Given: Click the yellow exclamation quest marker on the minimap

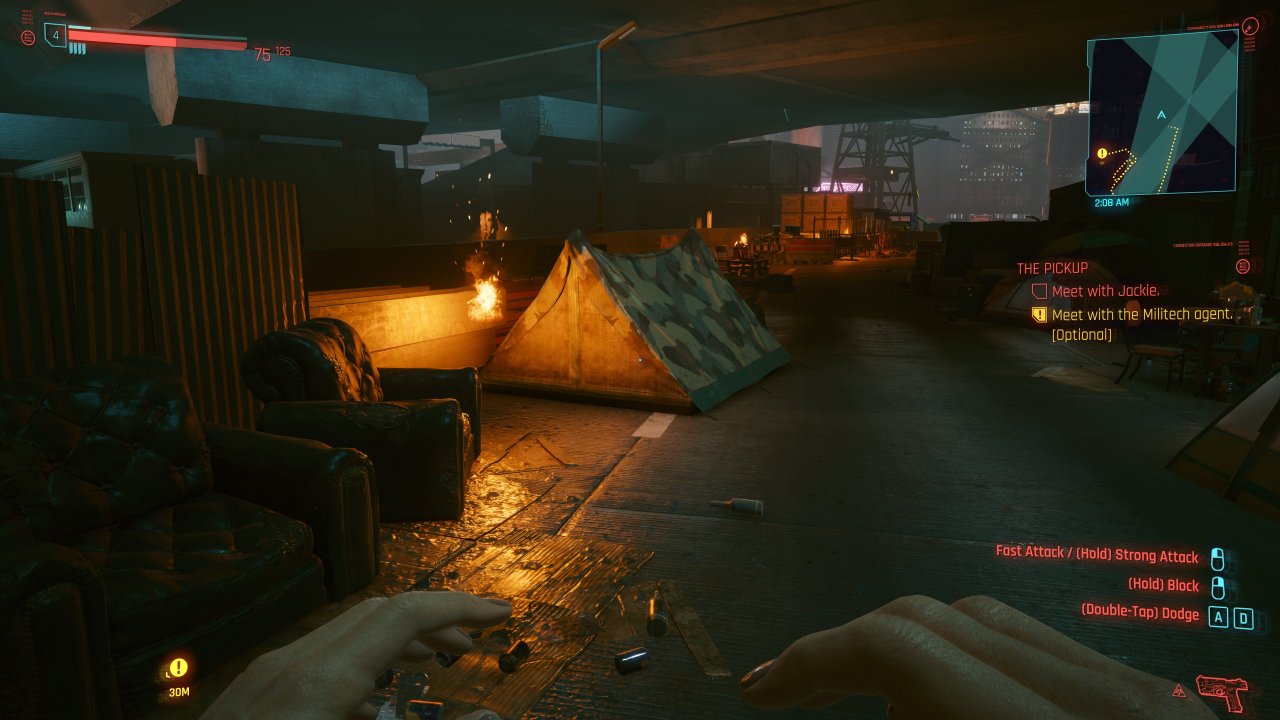Looking at the screenshot, I should [x=1101, y=153].
